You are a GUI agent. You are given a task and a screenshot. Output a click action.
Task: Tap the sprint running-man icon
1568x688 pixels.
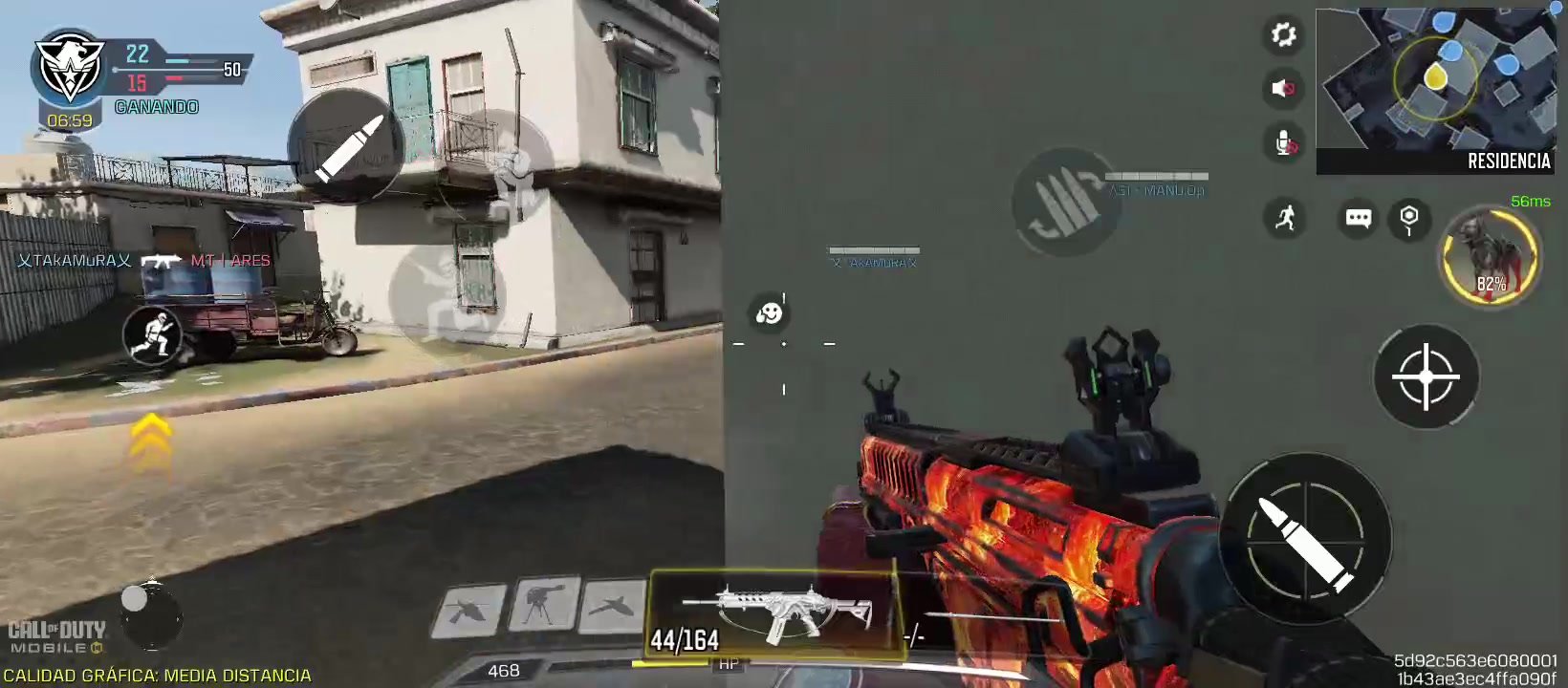(1286, 218)
